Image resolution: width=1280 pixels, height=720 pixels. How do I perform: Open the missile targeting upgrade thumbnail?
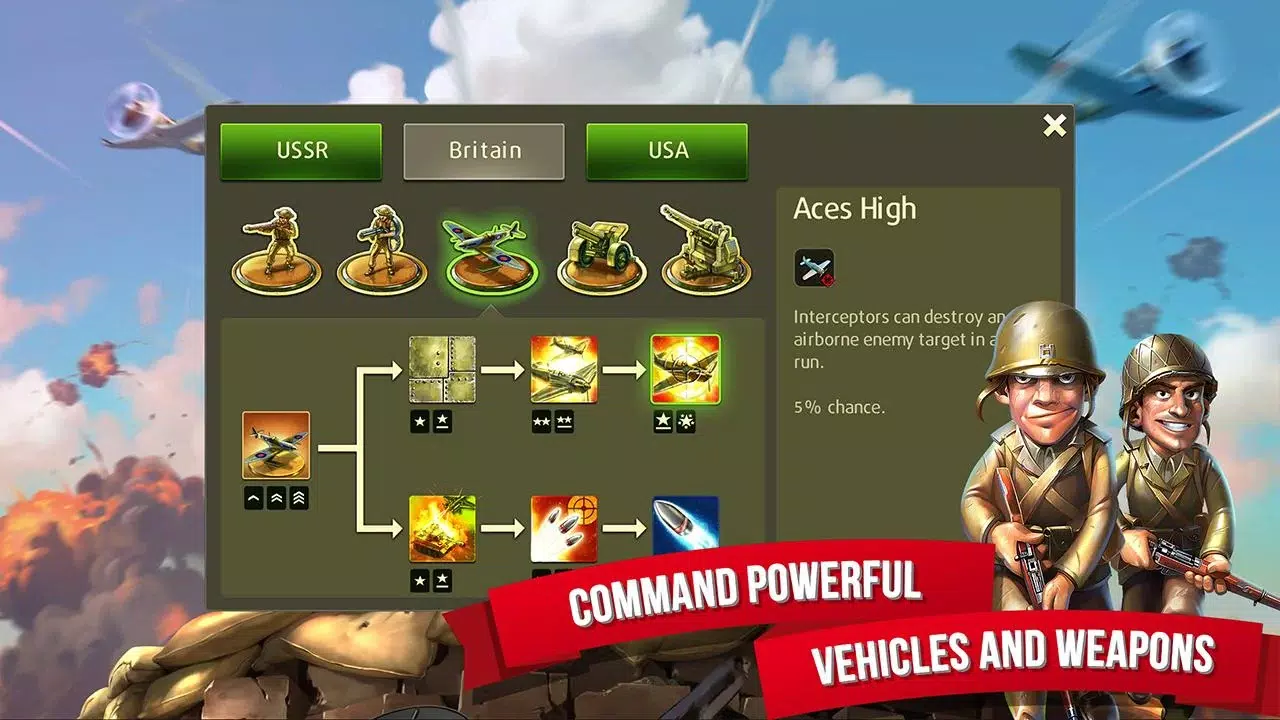564,530
